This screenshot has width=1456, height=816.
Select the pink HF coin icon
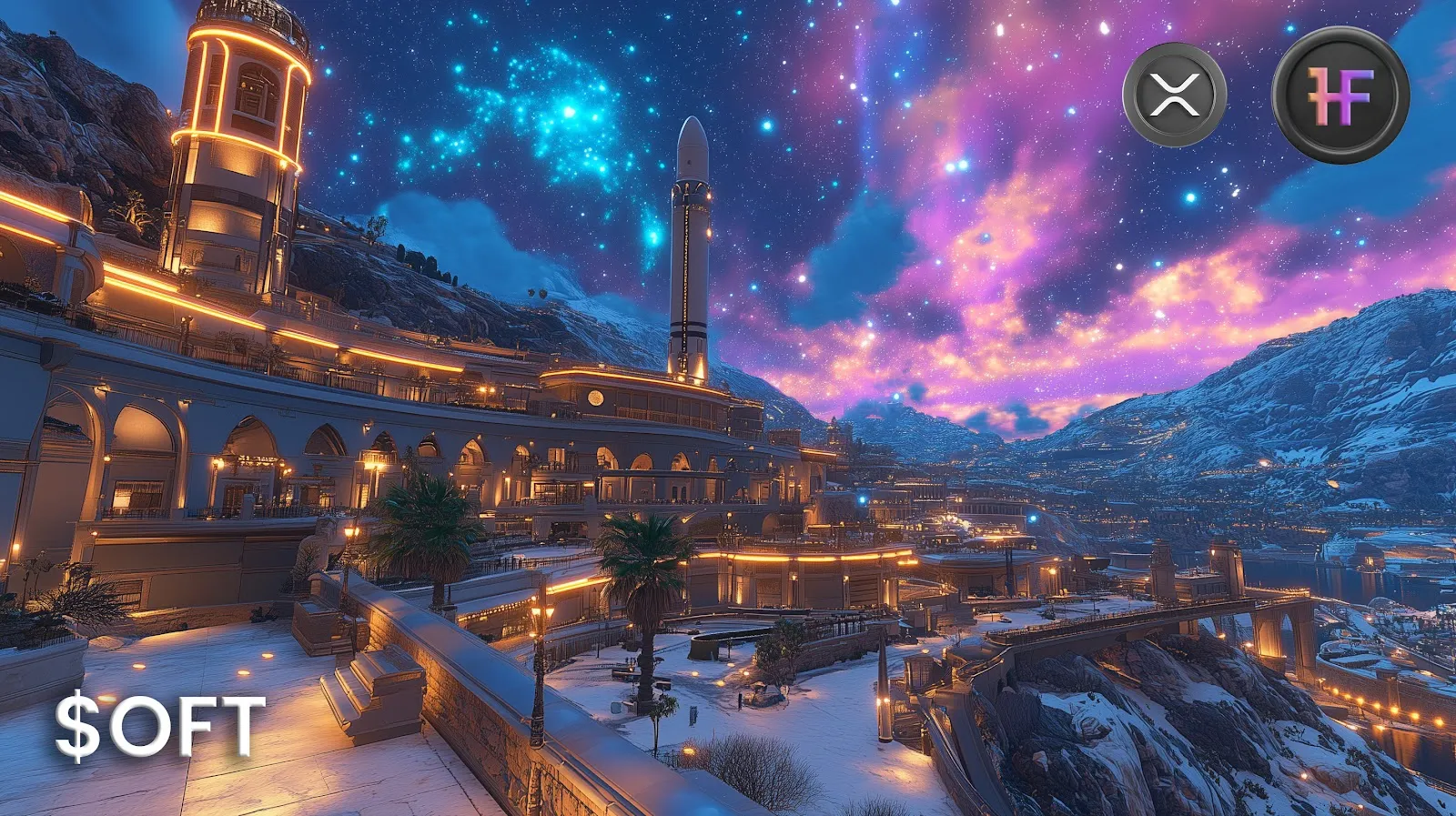[x=1340, y=95]
